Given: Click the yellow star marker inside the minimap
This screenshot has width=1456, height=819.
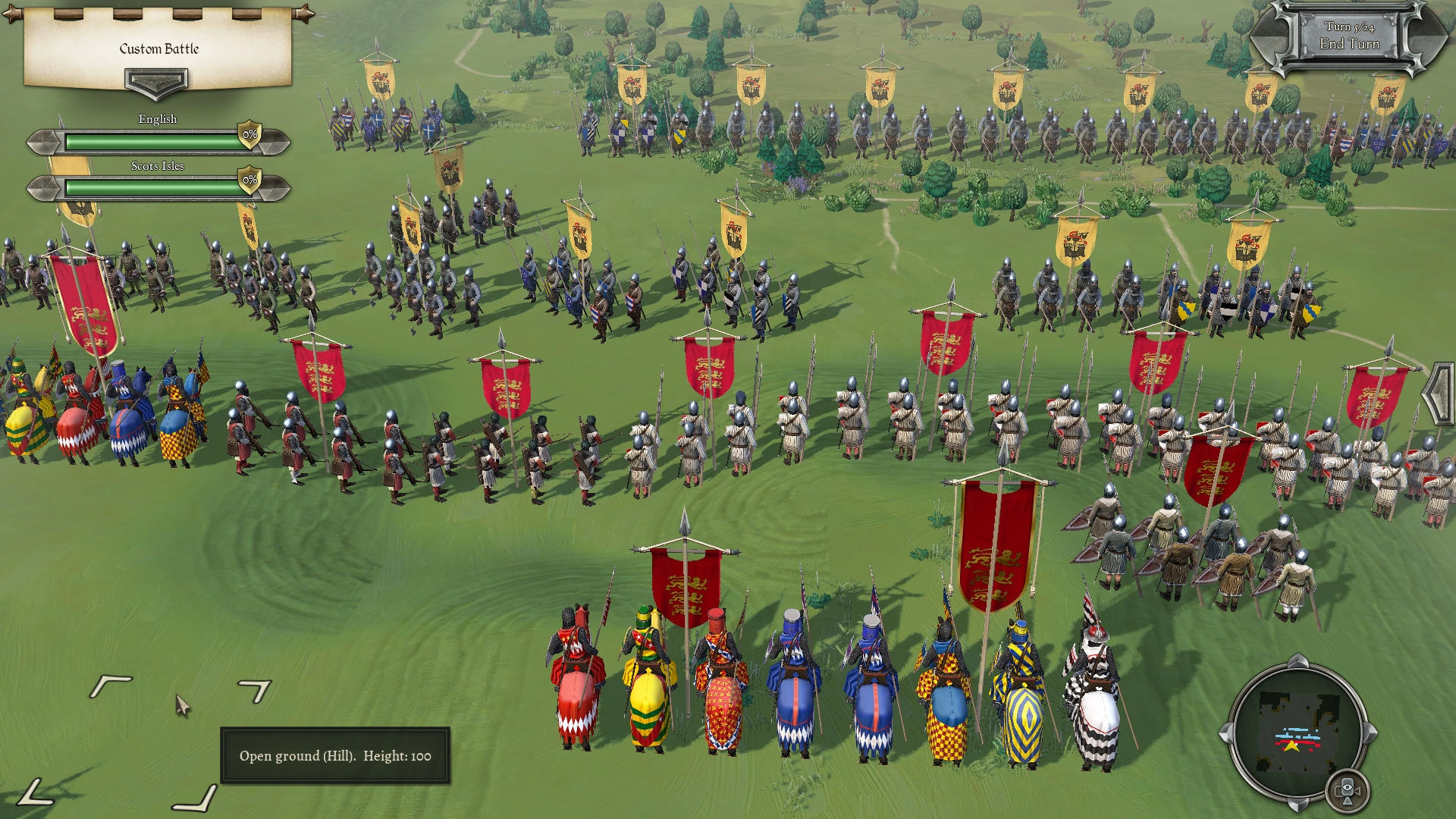Looking at the screenshot, I should point(1291,745).
